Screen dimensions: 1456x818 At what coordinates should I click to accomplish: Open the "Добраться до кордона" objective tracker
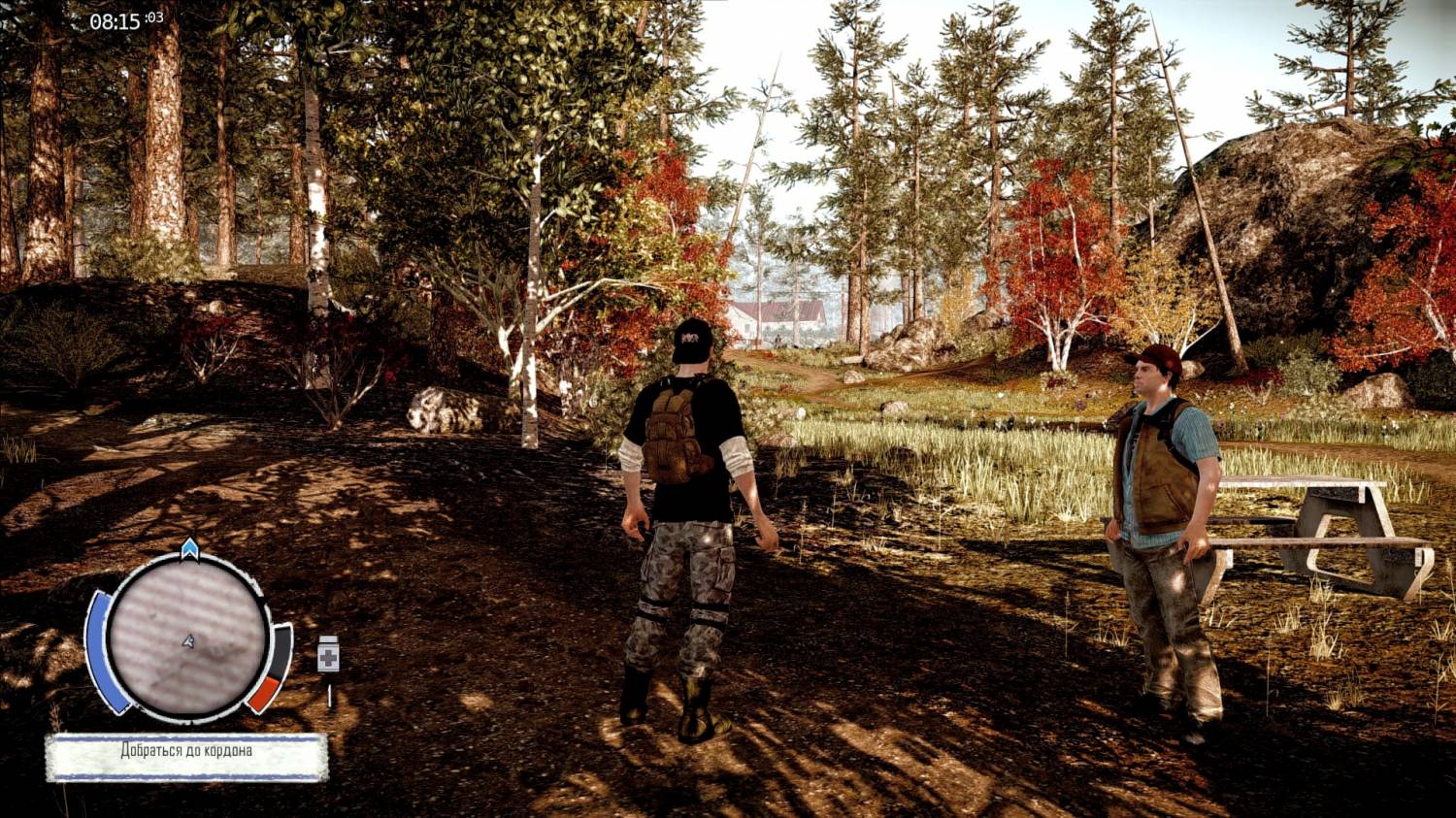pyautogui.click(x=186, y=756)
